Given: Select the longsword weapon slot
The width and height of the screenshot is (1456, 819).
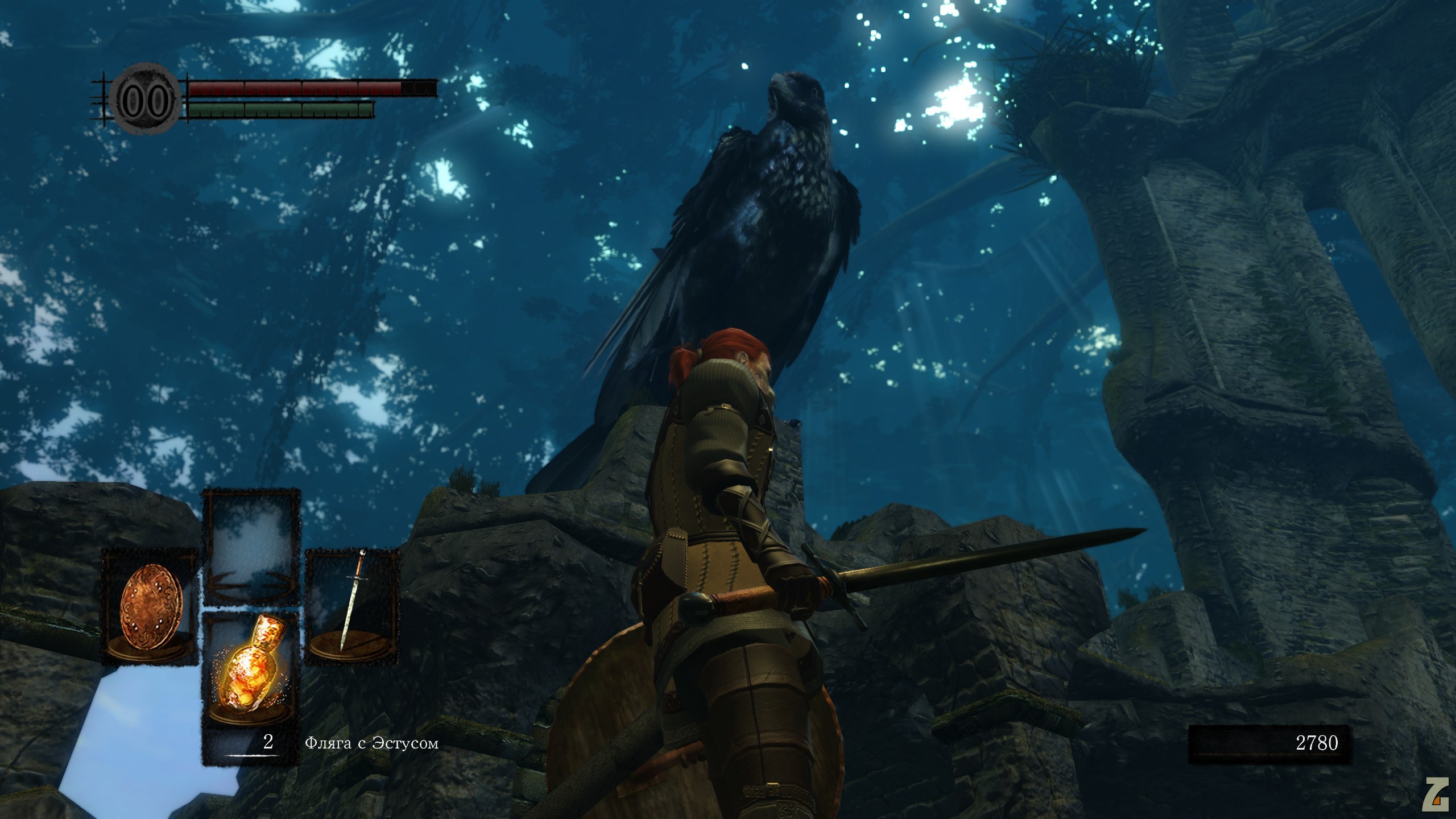Looking at the screenshot, I should coord(351,607).
